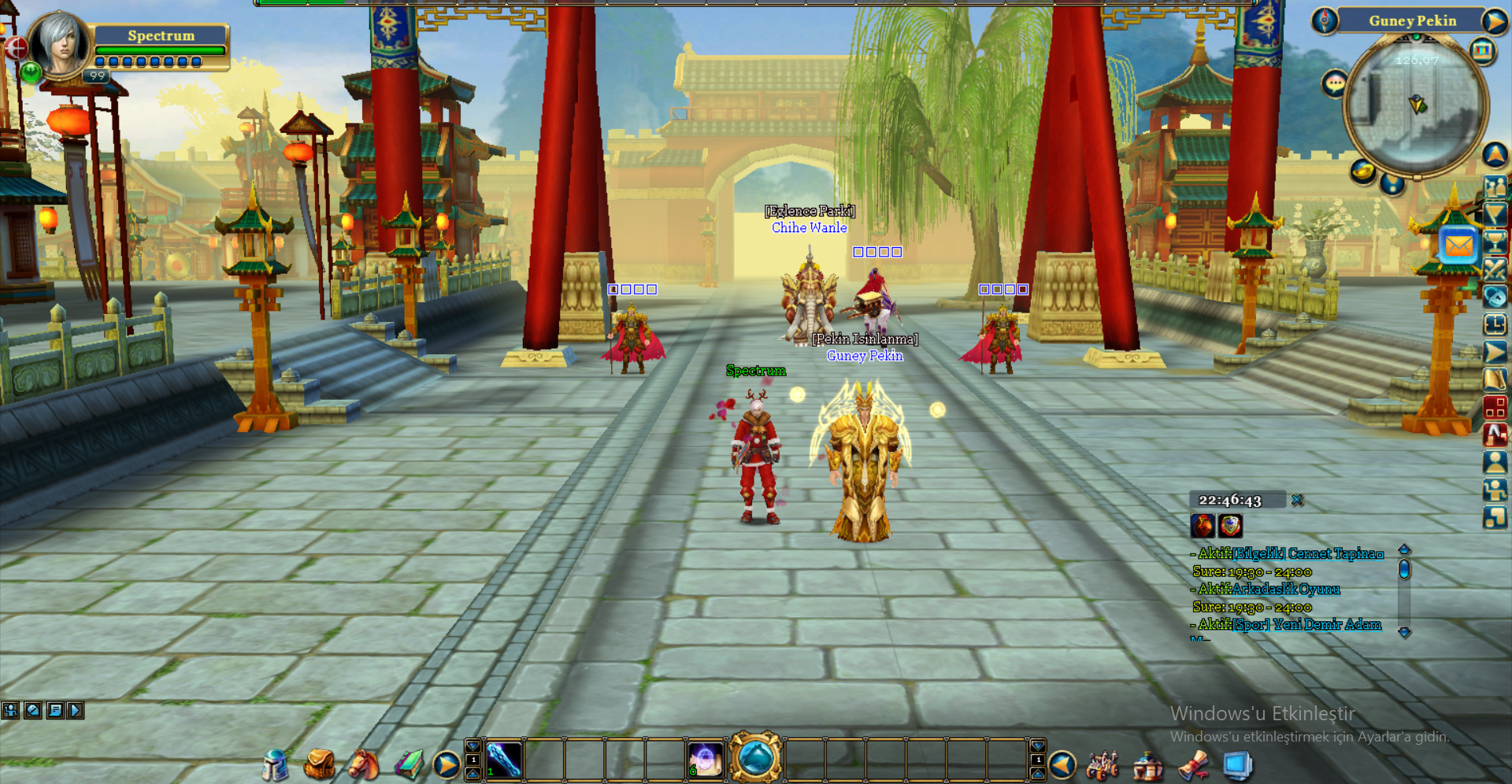Open the Arkadaslik Oyunu event link
This screenshot has width=1512, height=784.
(x=1284, y=589)
